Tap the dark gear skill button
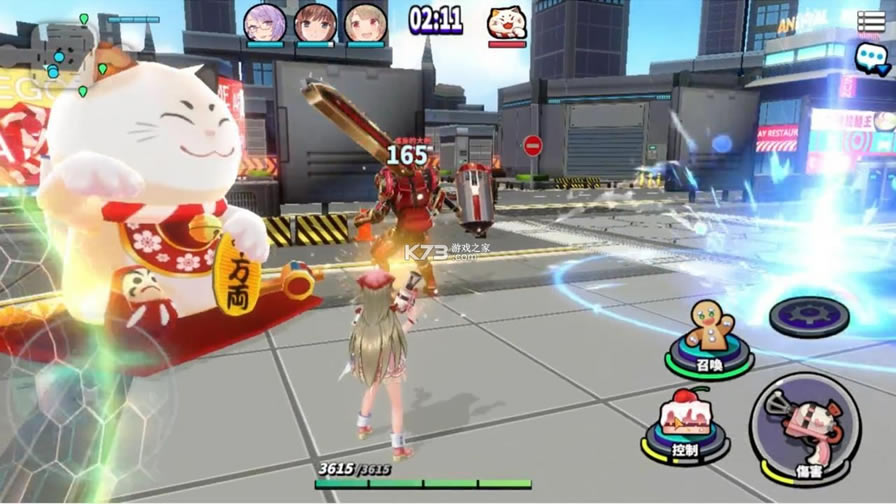The width and height of the screenshot is (896, 504). (808, 316)
